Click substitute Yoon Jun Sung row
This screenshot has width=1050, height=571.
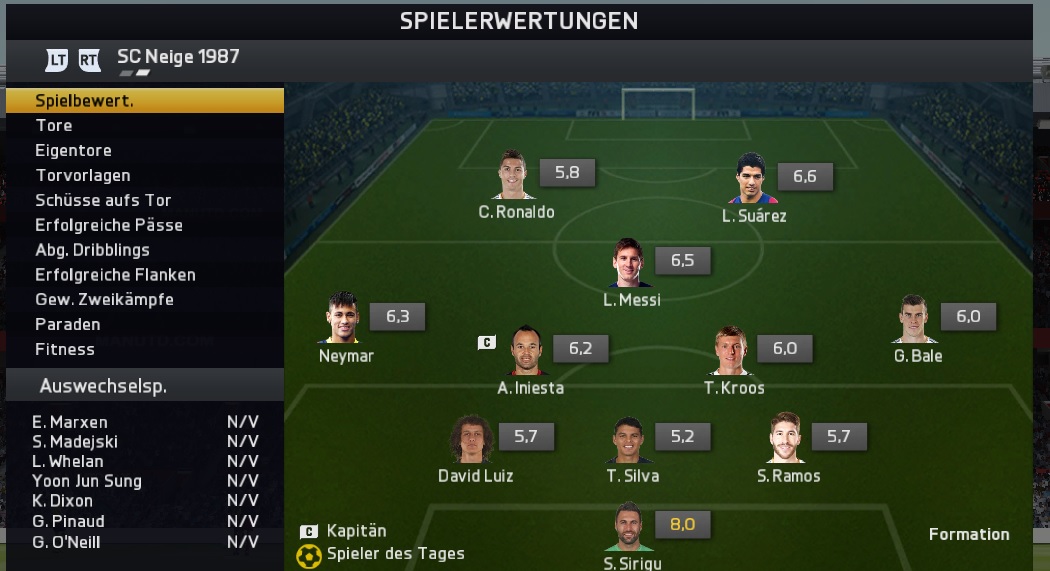[x=145, y=481]
